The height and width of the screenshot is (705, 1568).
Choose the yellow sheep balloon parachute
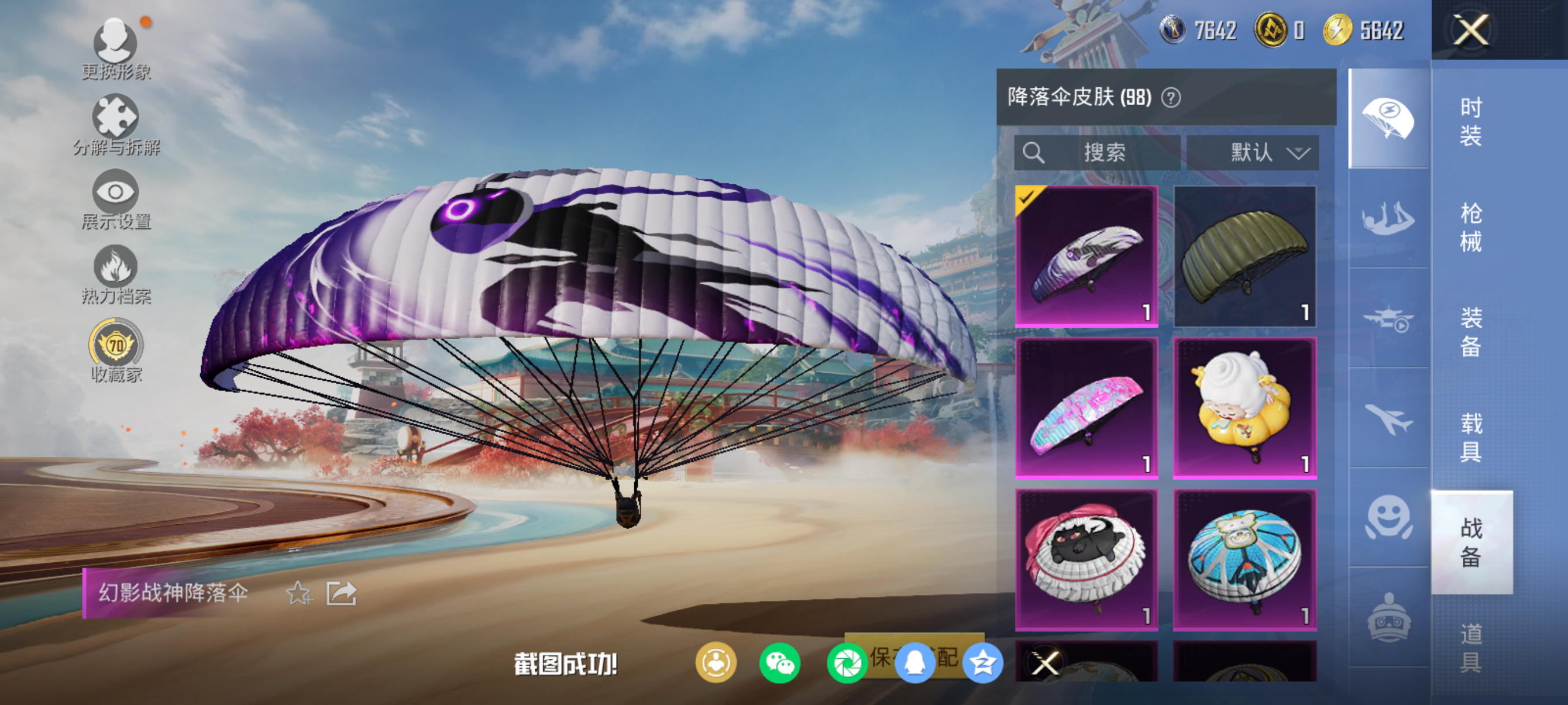pos(1244,408)
